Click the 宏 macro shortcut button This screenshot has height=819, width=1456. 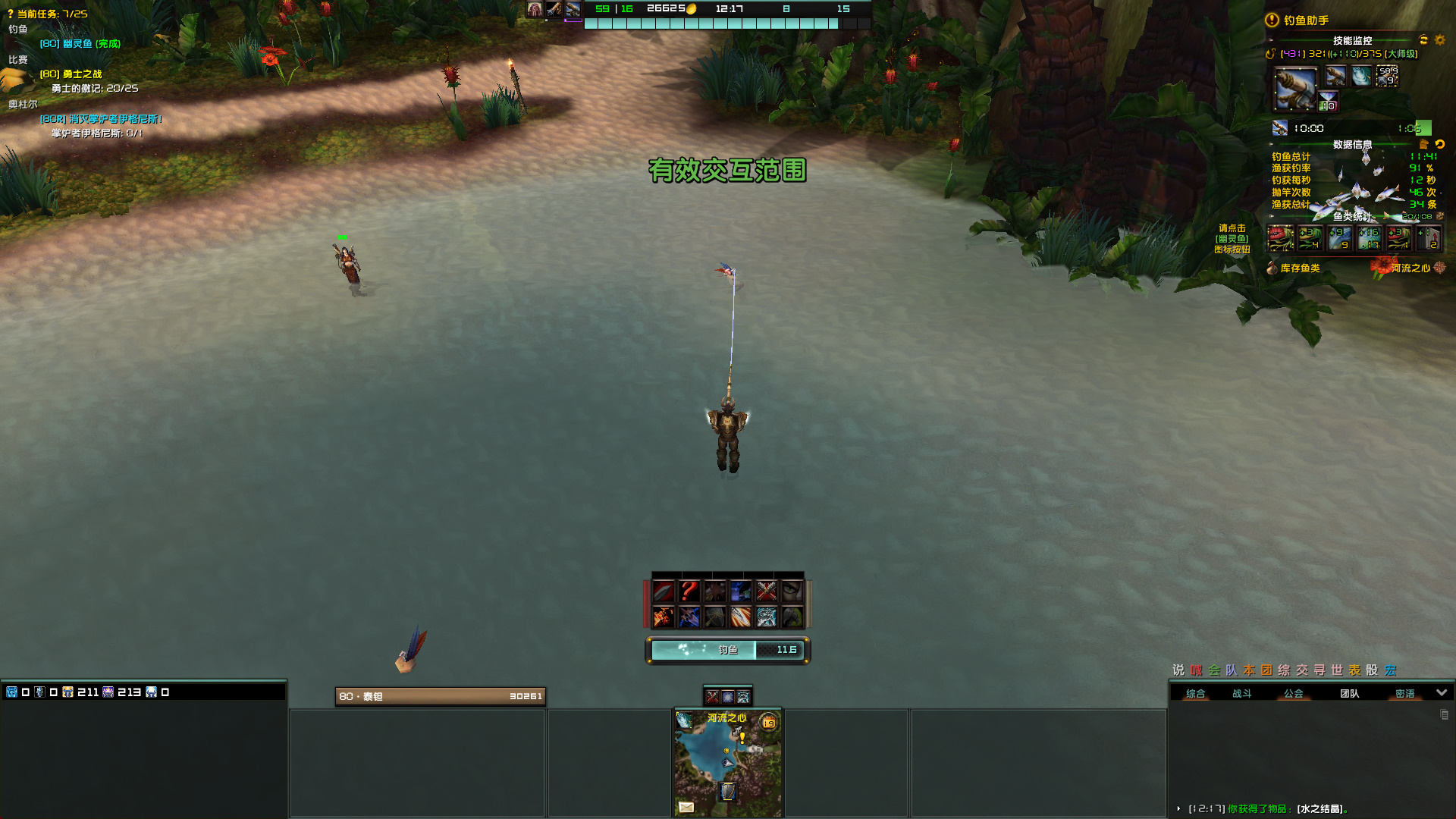tap(1390, 670)
